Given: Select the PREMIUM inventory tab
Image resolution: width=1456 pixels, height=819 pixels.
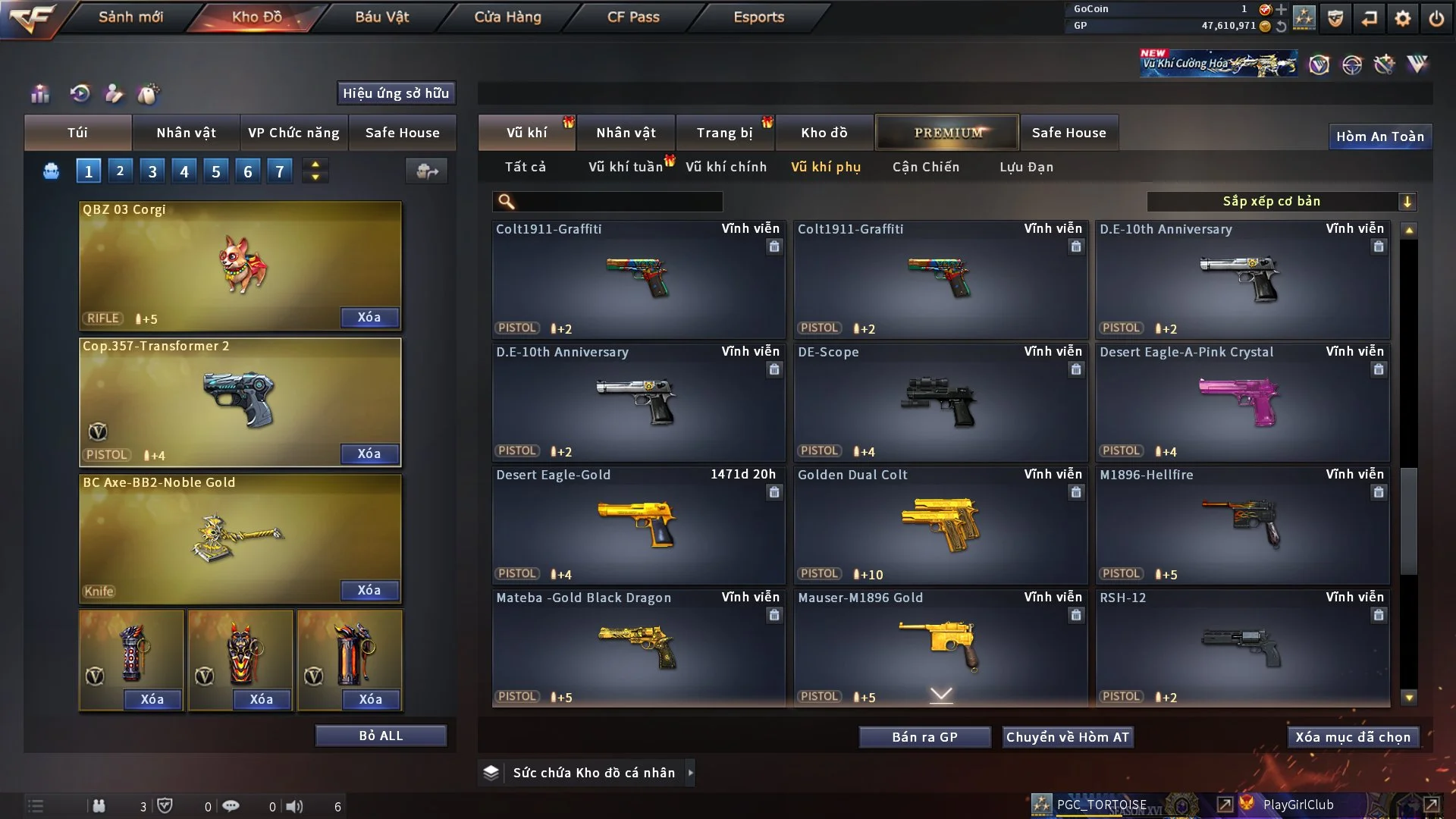Looking at the screenshot, I should click(947, 133).
